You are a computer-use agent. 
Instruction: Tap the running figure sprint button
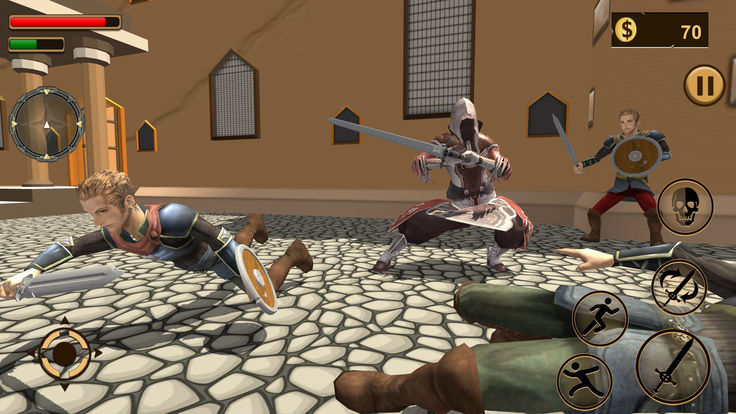pyautogui.click(x=599, y=318)
